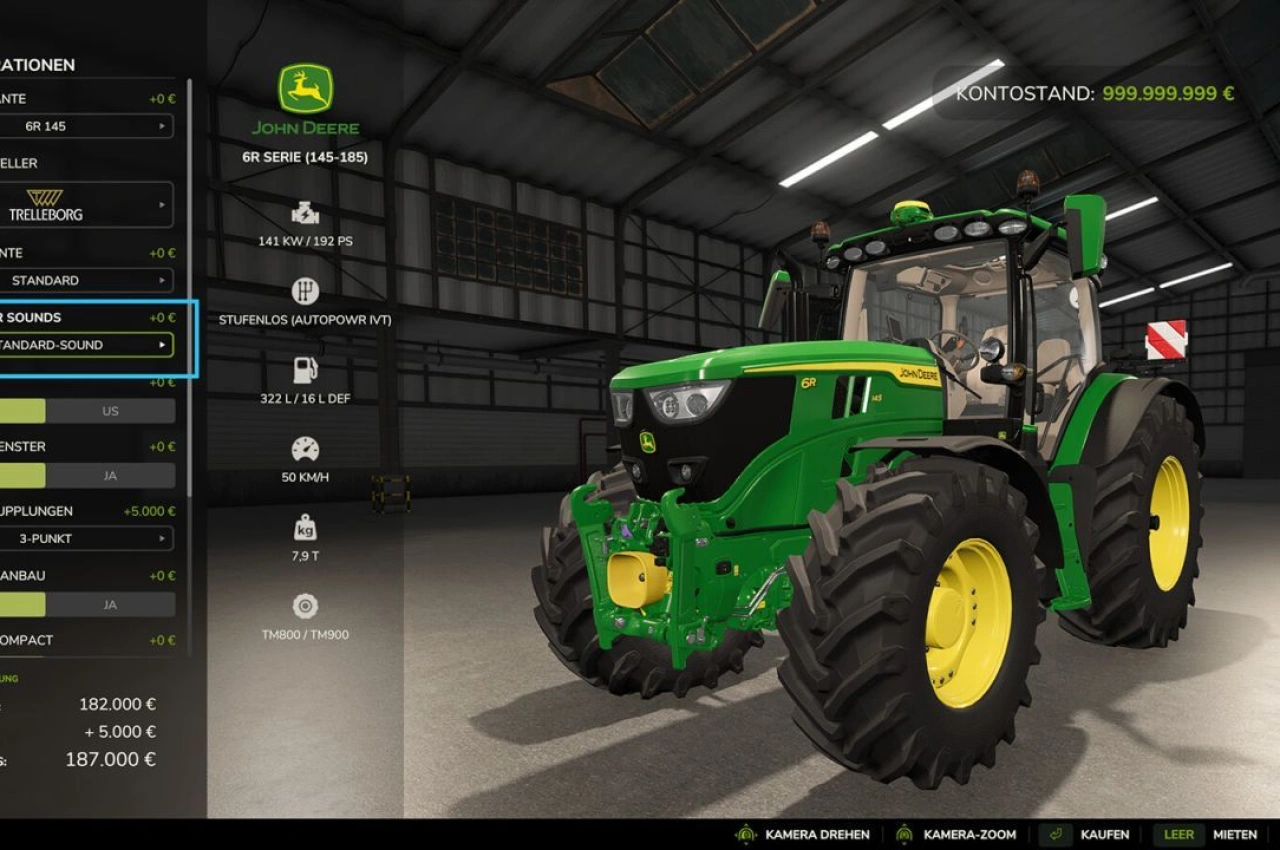Viewport: 1280px width, 850px height.
Task: Select the Mieten option at bottom right
Action: (x=1236, y=834)
